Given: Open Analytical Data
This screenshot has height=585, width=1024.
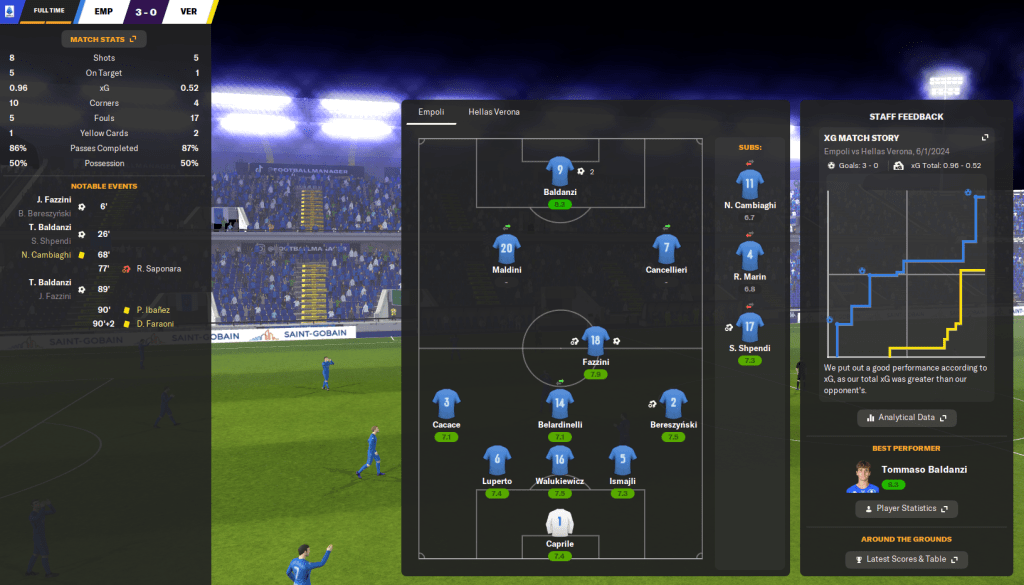Looking at the screenshot, I should pyautogui.click(x=907, y=417).
